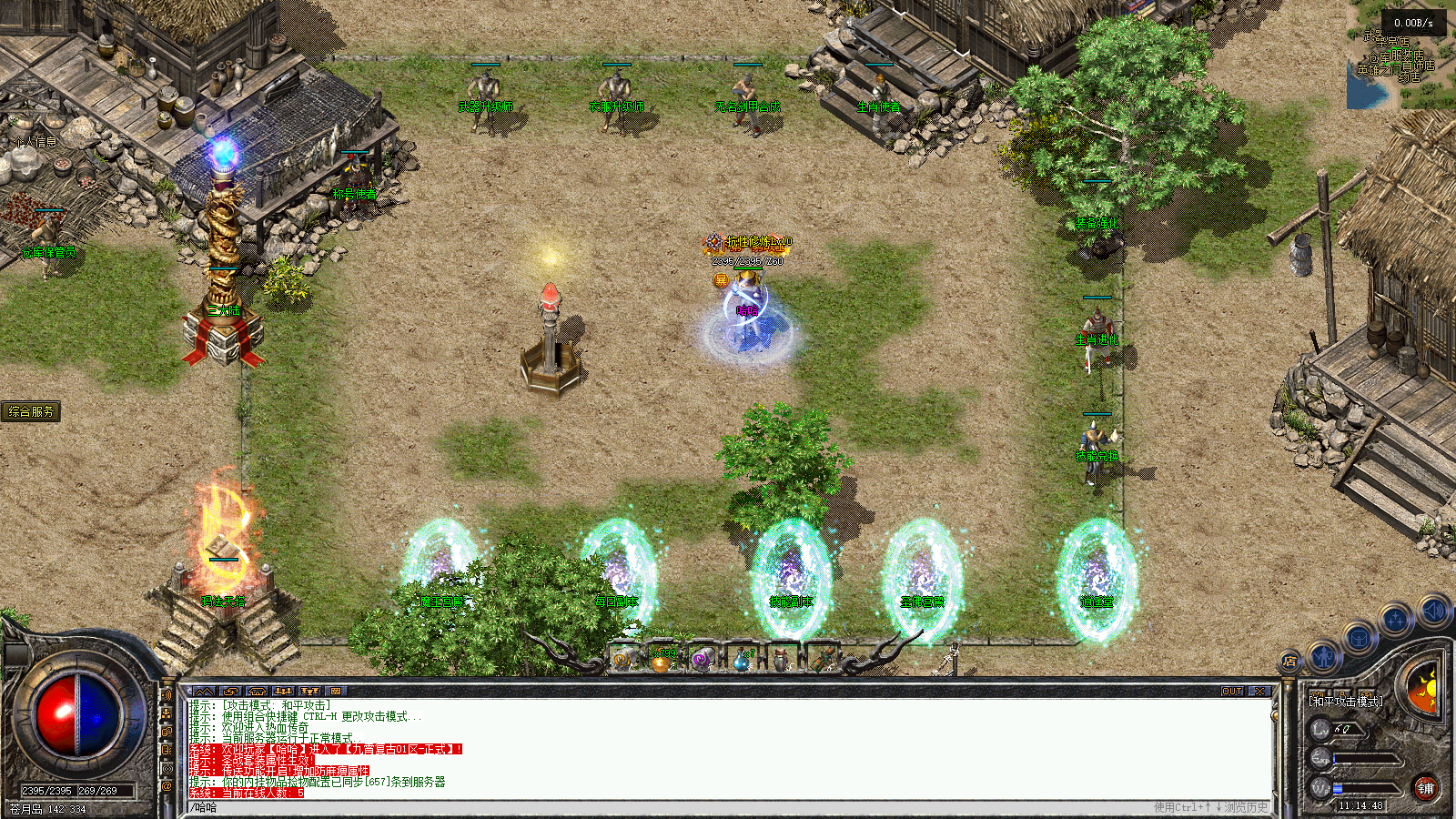
Task: Switch the 和平攻击模式 attack mode label
Action: coord(1346,702)
